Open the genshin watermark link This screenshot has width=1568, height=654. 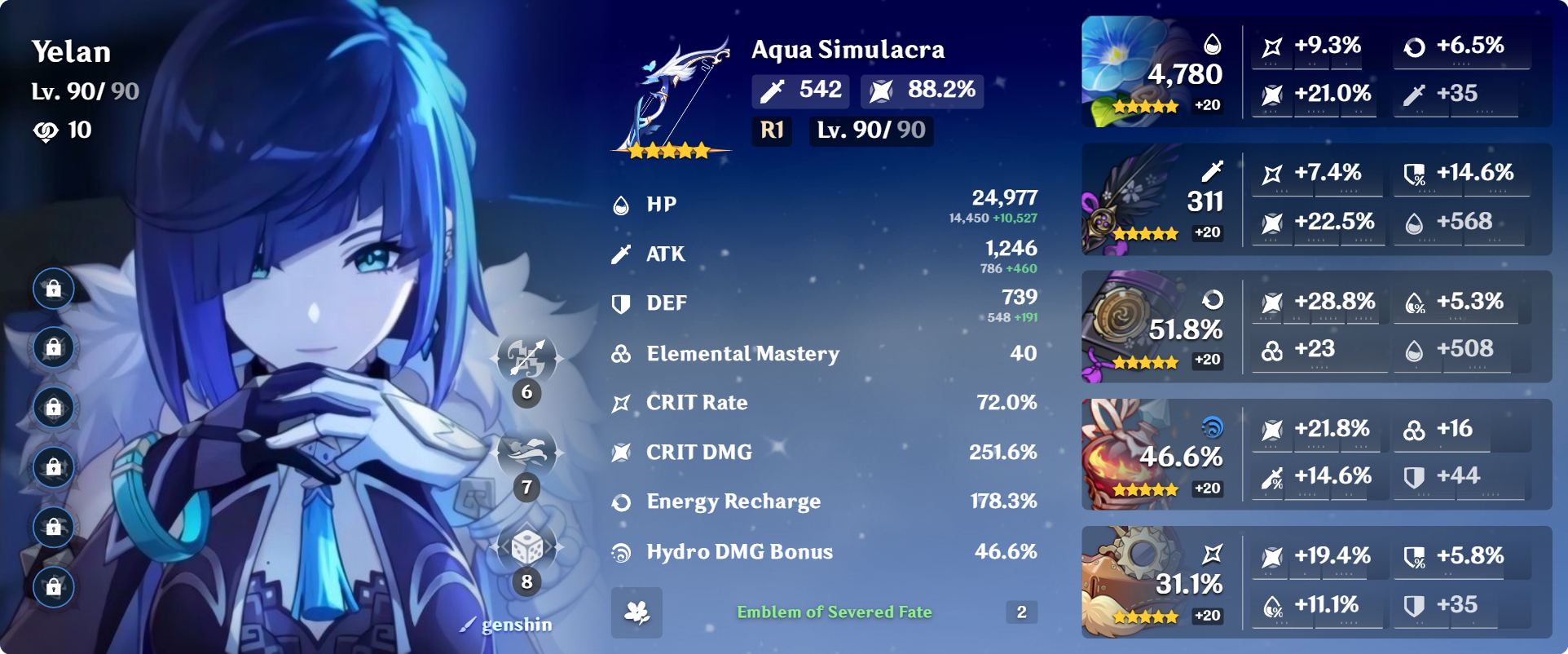point(506,625)
